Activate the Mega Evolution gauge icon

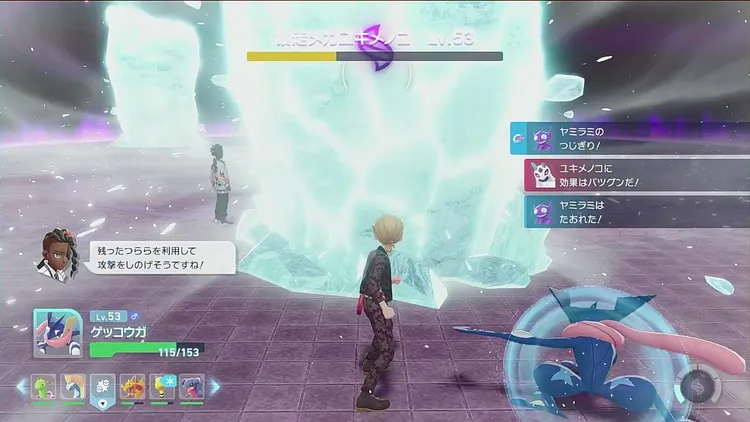694,387
